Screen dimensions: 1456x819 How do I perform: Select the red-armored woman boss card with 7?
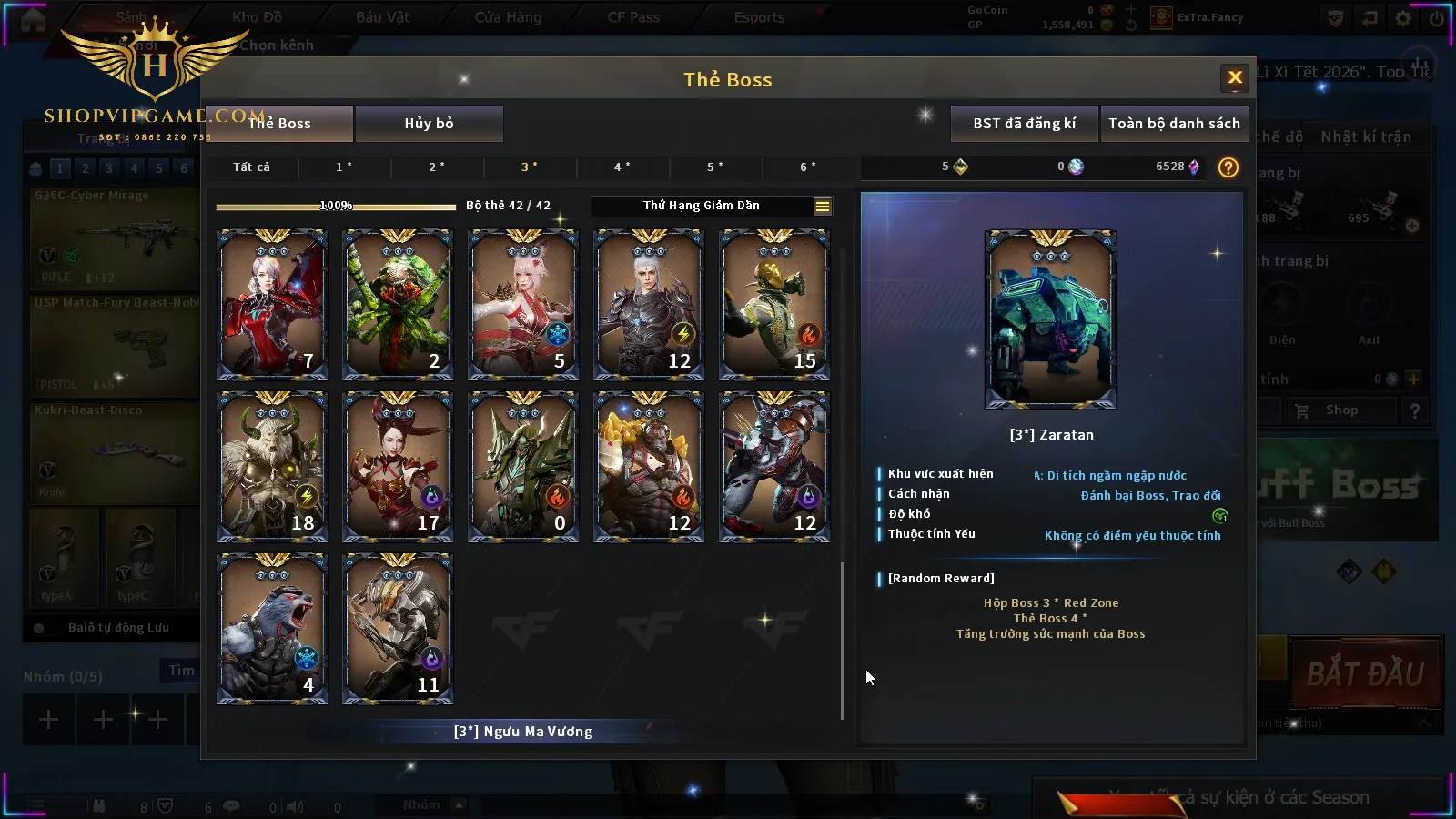point(272,305)
